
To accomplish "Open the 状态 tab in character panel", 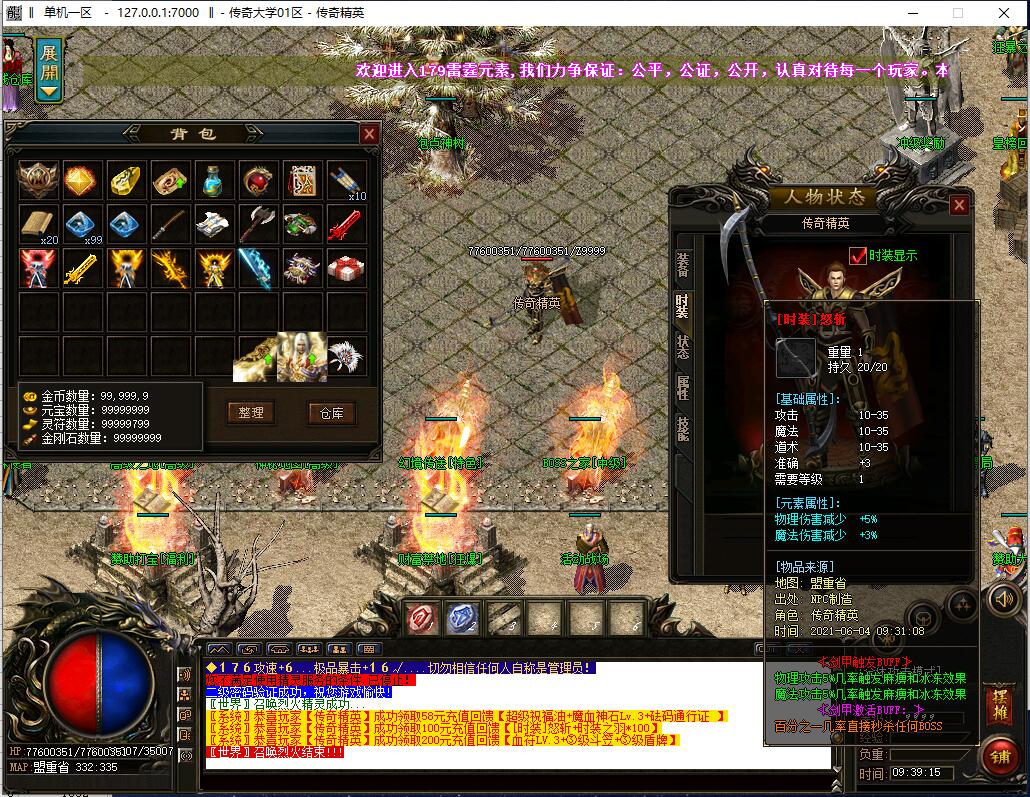I will pos(682,347).
